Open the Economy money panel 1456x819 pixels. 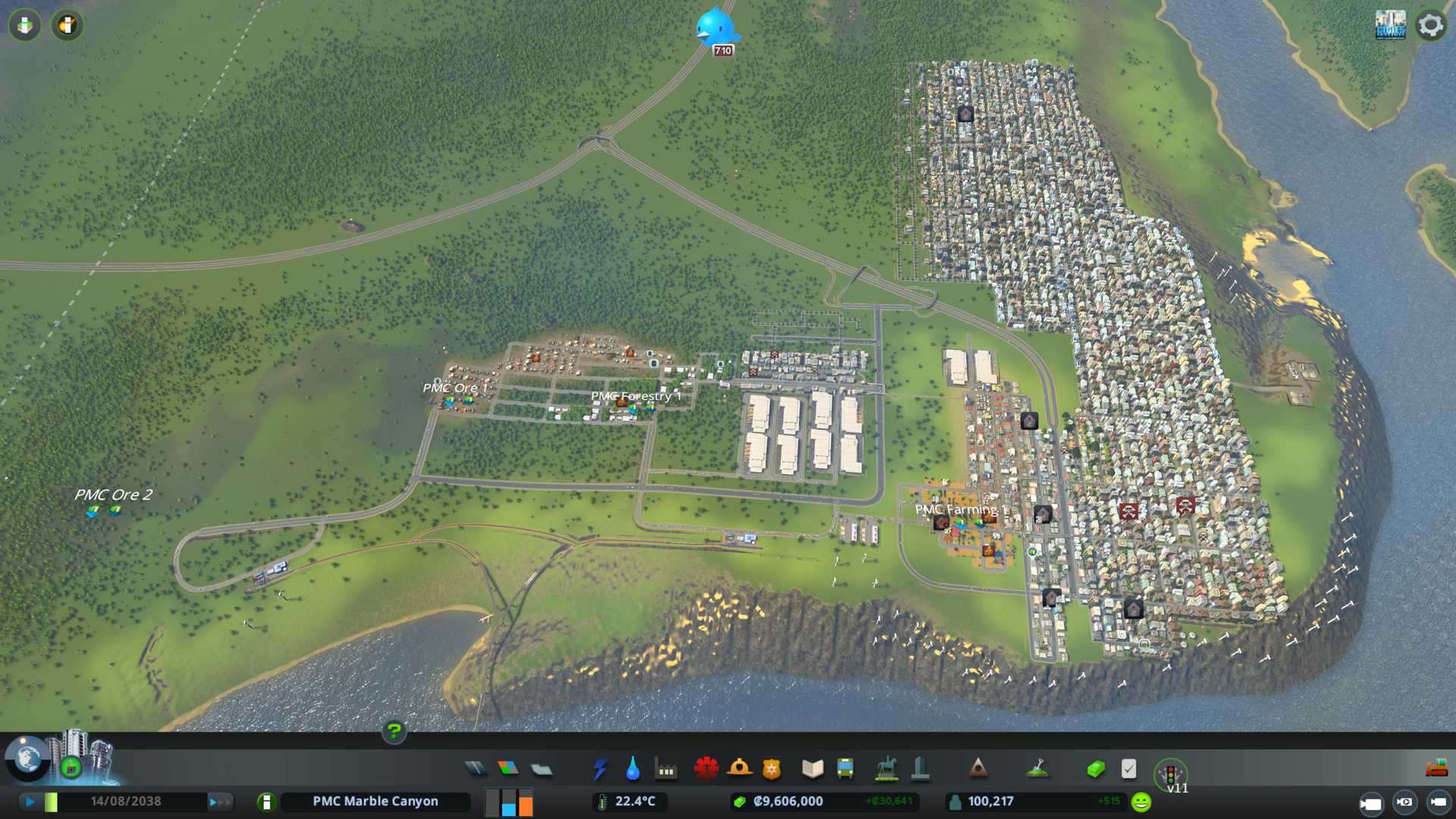coord(1095,769)
